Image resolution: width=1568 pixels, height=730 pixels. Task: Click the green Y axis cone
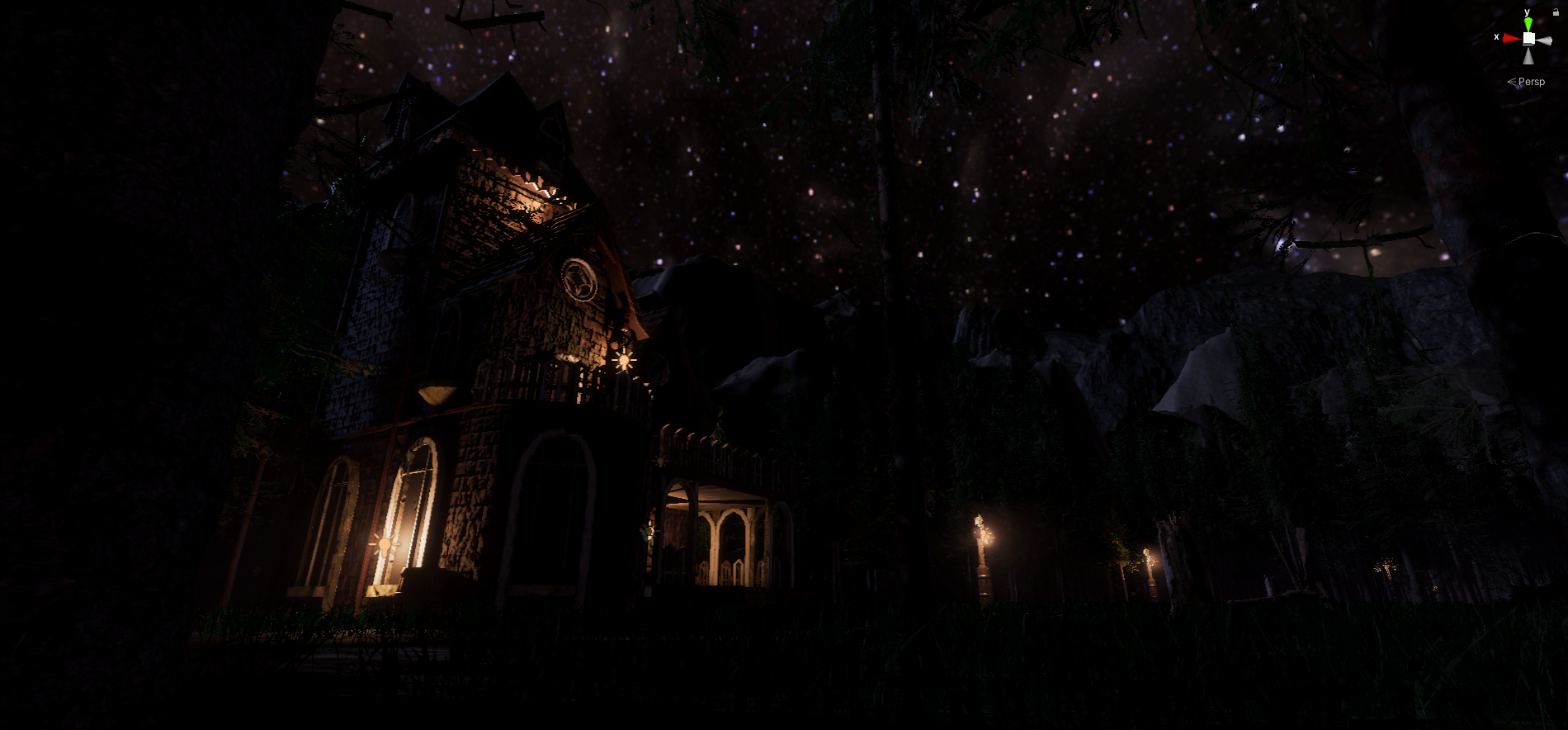coord(1528,24)
